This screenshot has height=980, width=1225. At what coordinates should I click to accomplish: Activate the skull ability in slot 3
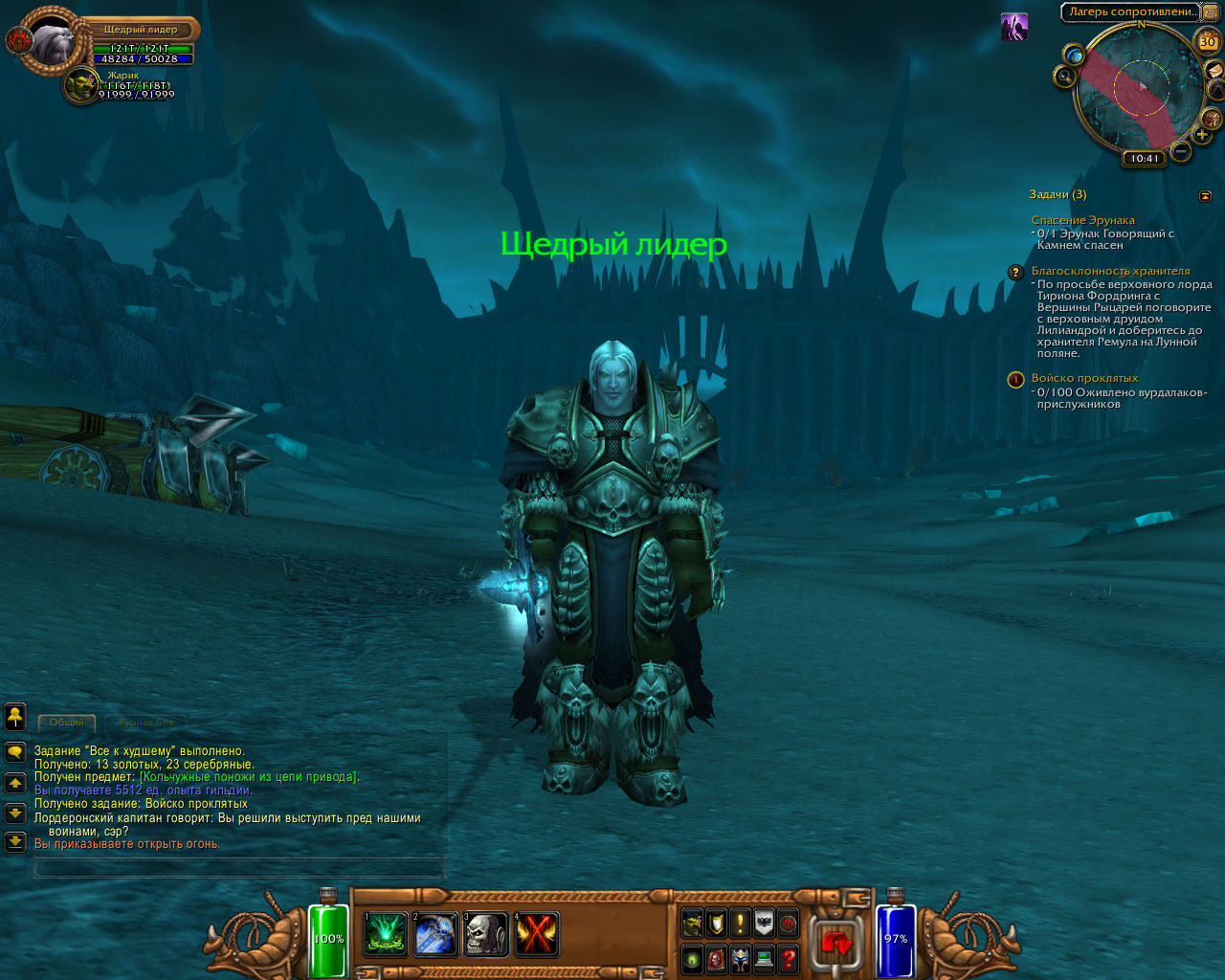(485, 934)
